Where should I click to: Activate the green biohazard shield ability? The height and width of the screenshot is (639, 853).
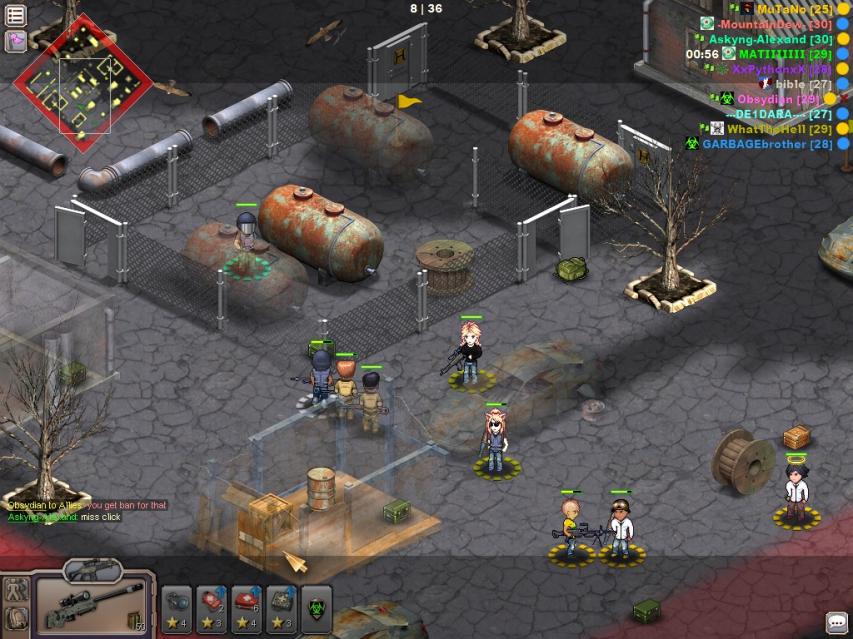coord(316,606)
